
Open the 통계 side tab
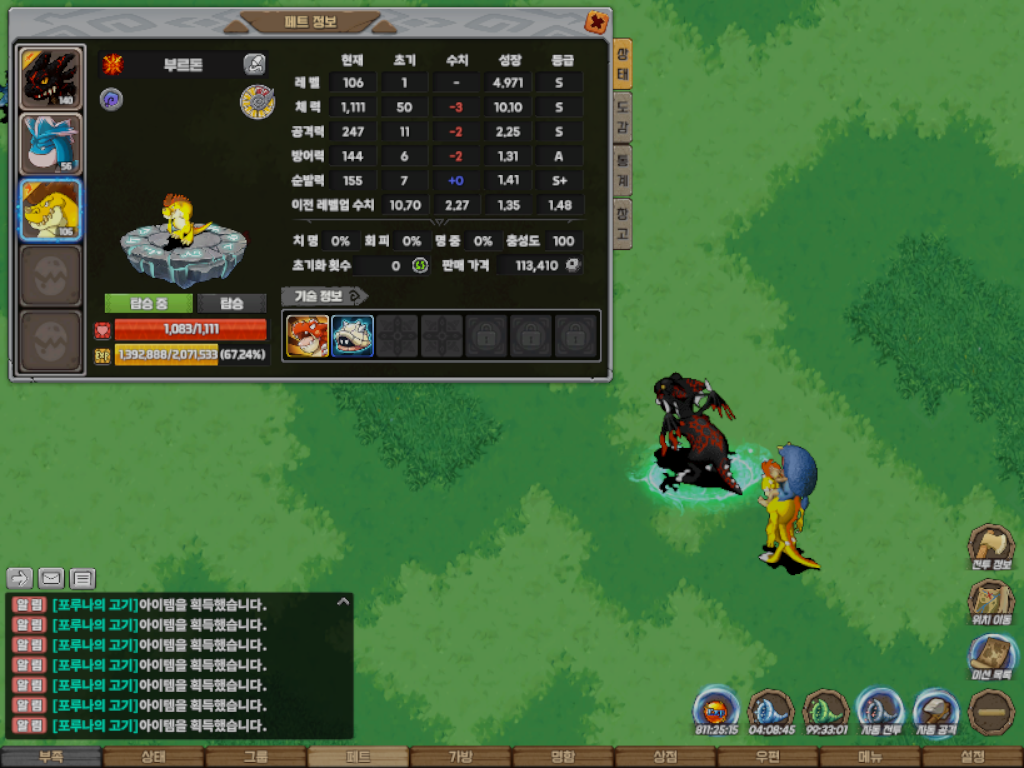(622, 170)
